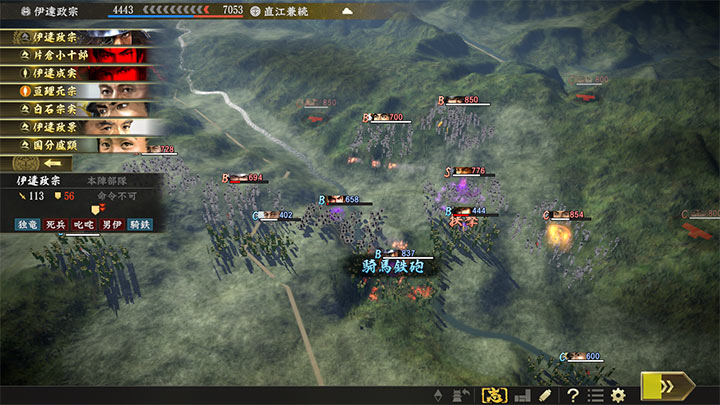Select officer 片倉小十郎 from the list
This screenshot has height=405, width=720.
tap(82, 55)
